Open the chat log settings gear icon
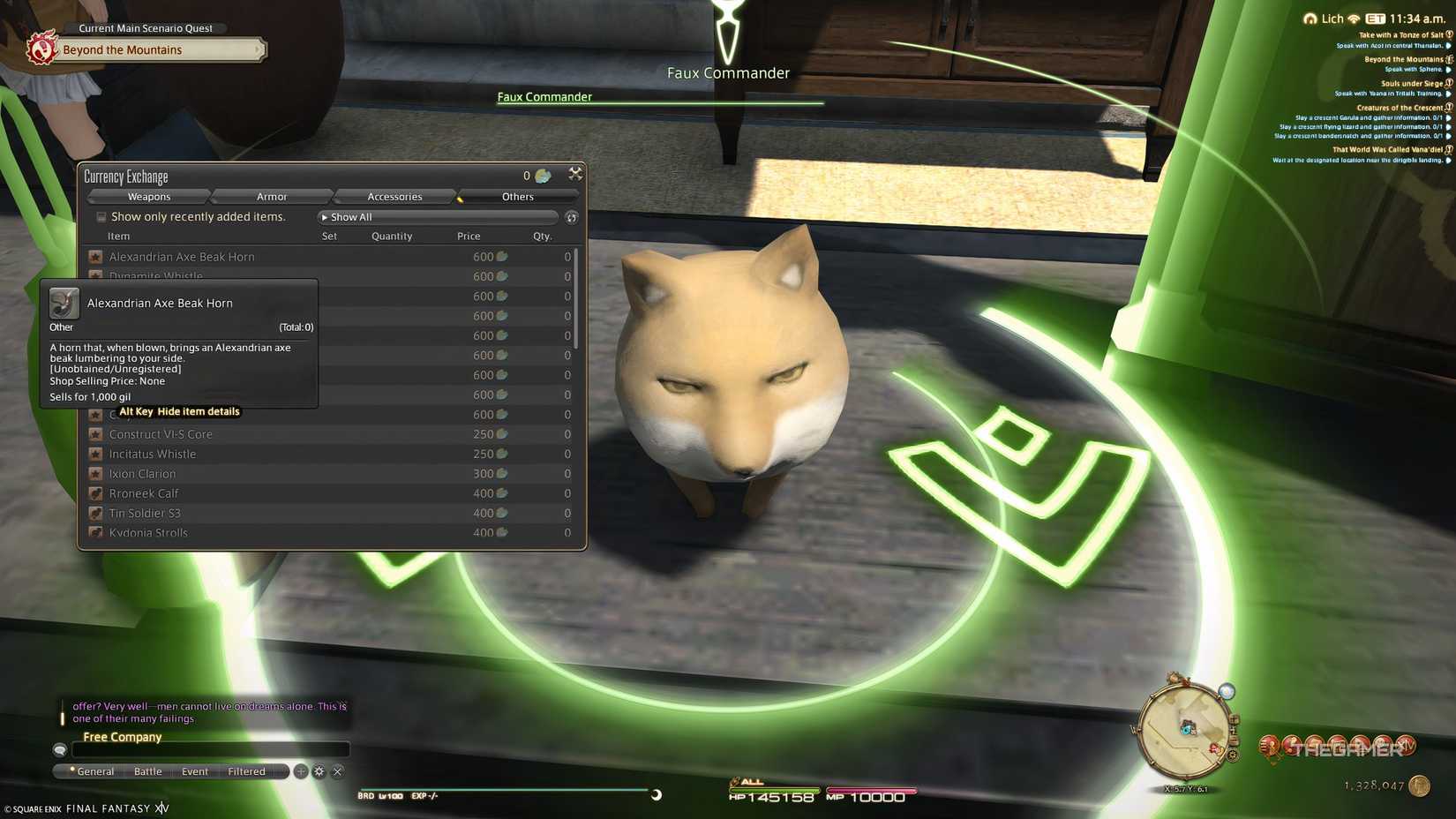 [319, 771]
